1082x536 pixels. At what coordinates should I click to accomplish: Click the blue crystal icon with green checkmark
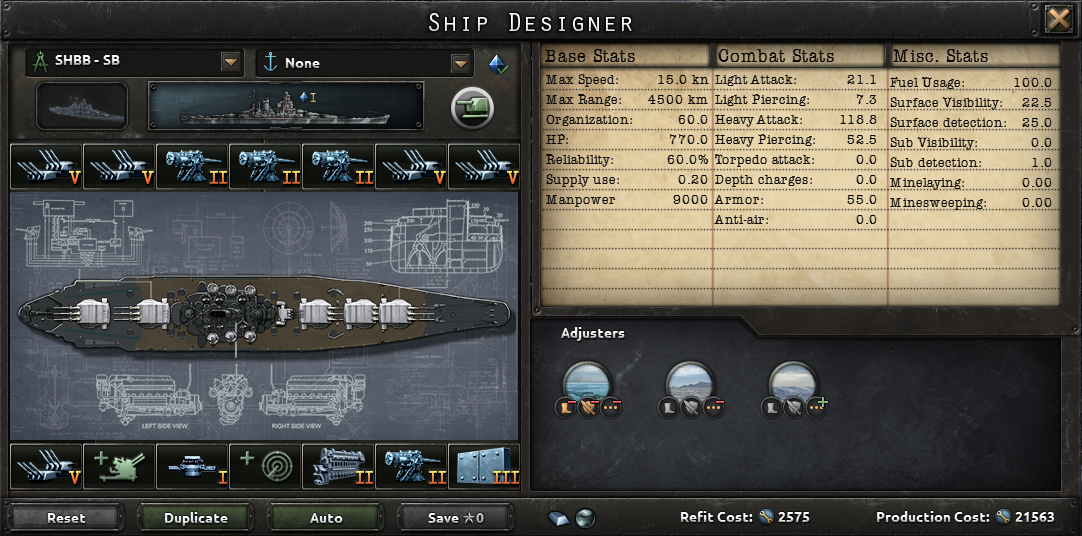tap(497, 63)
